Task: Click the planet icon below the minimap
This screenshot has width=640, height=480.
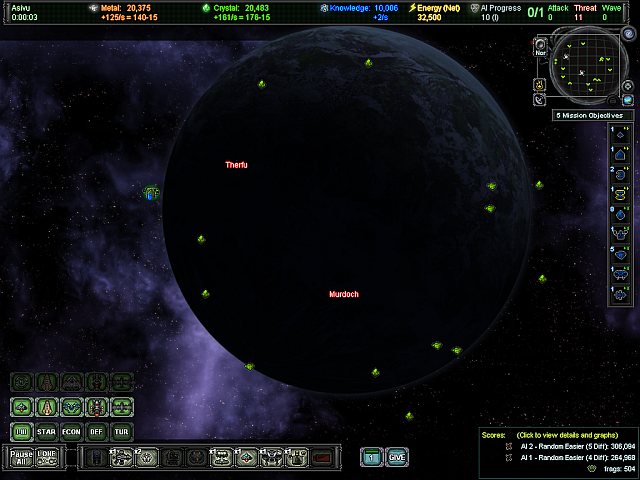Action: 628,100
